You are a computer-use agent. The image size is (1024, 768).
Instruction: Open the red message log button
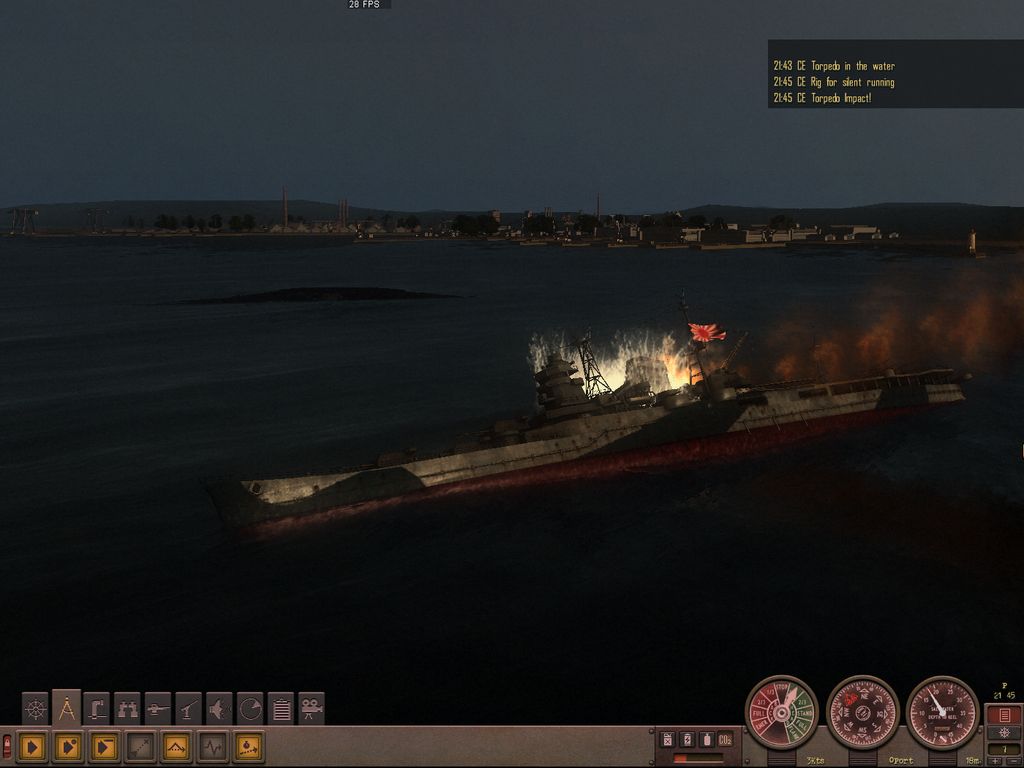pos(1003,715)
